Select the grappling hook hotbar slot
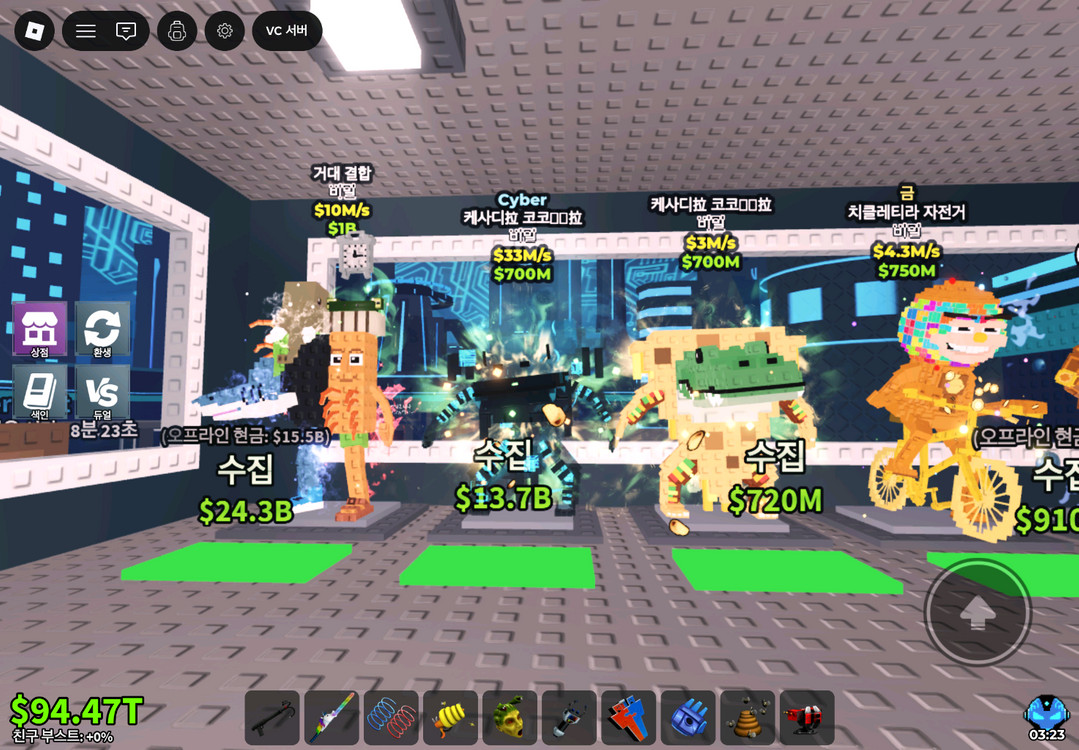Viewport: 1079px width, 750px height. point(272,717)
